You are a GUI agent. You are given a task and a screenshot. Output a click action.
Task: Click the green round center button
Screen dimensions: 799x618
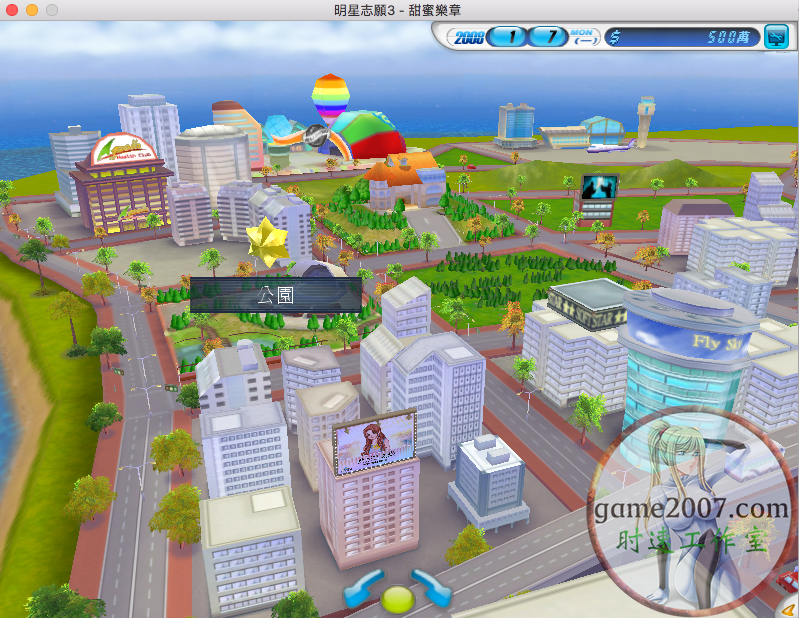click(397, 599)
